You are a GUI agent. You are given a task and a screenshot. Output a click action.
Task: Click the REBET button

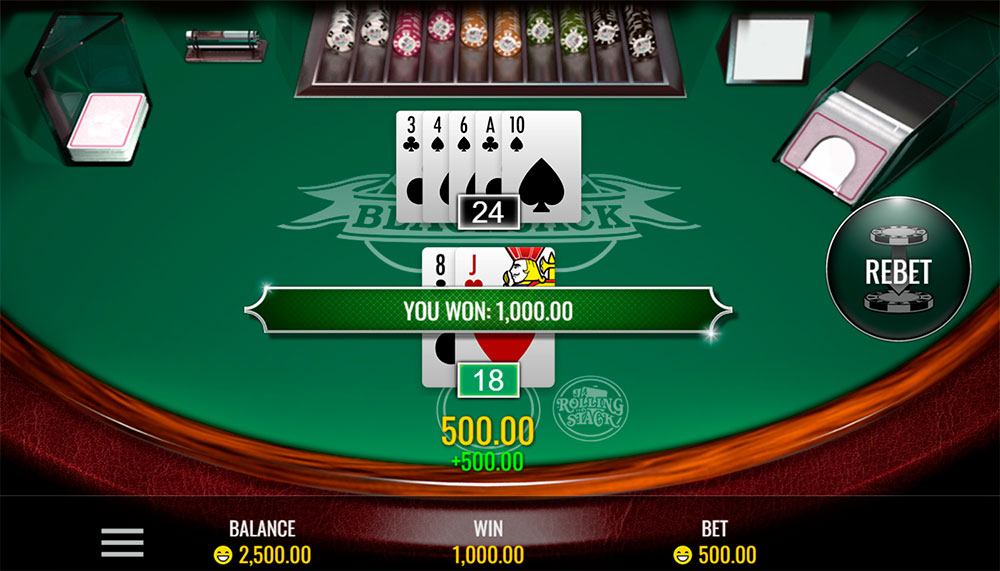[898, 270]
